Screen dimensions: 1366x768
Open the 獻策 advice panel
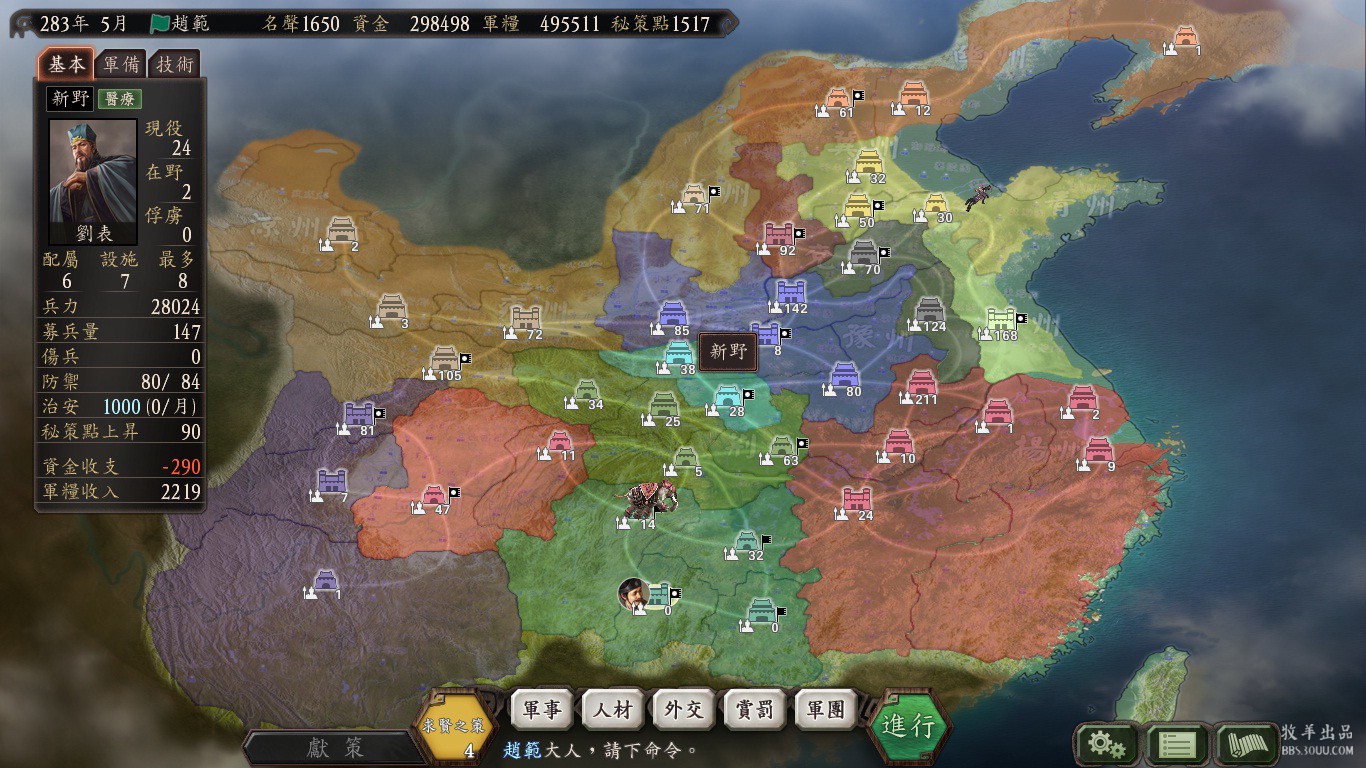point(335,748)
